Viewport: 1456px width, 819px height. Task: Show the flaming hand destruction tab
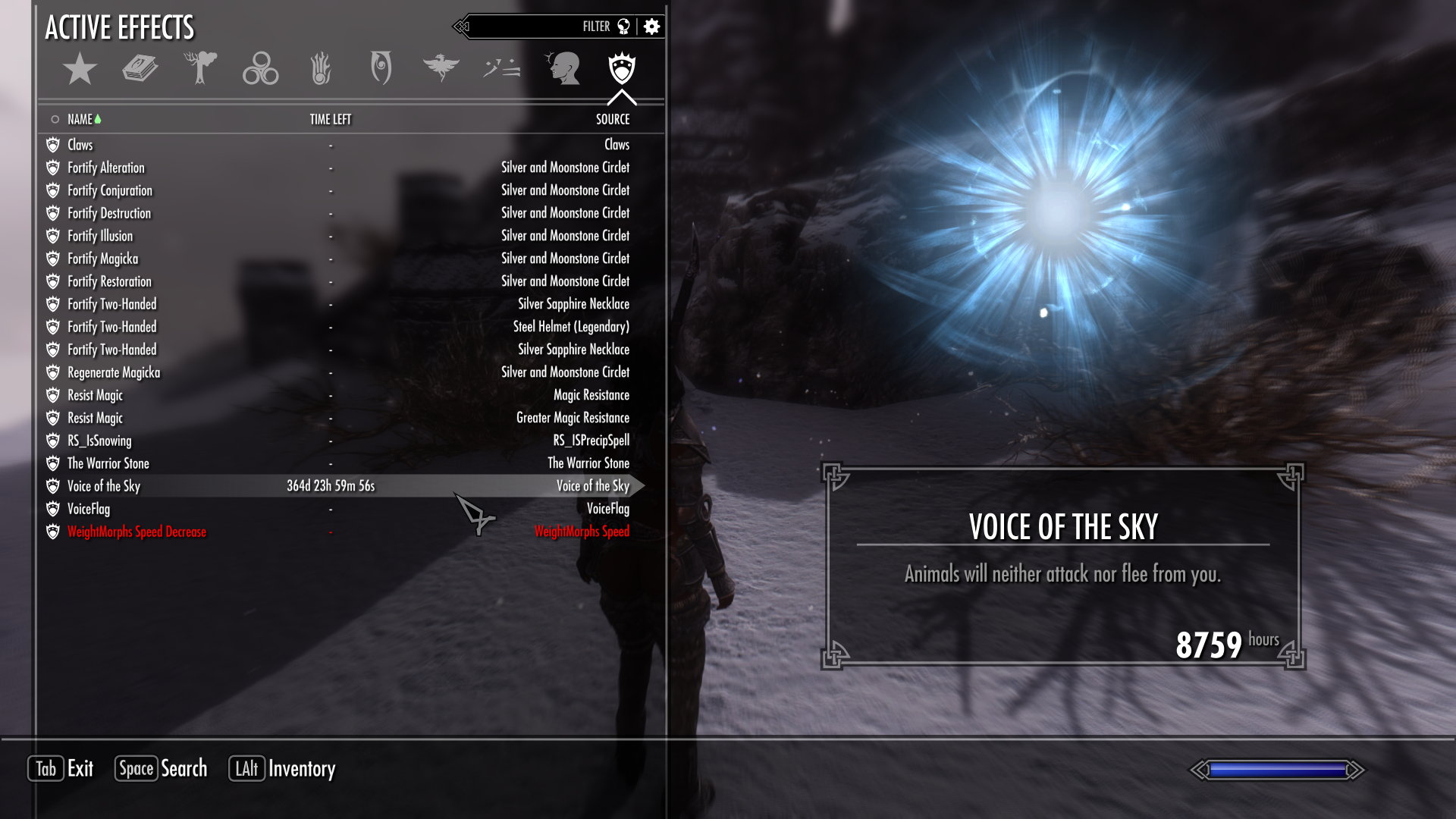[x=321, y=69]
